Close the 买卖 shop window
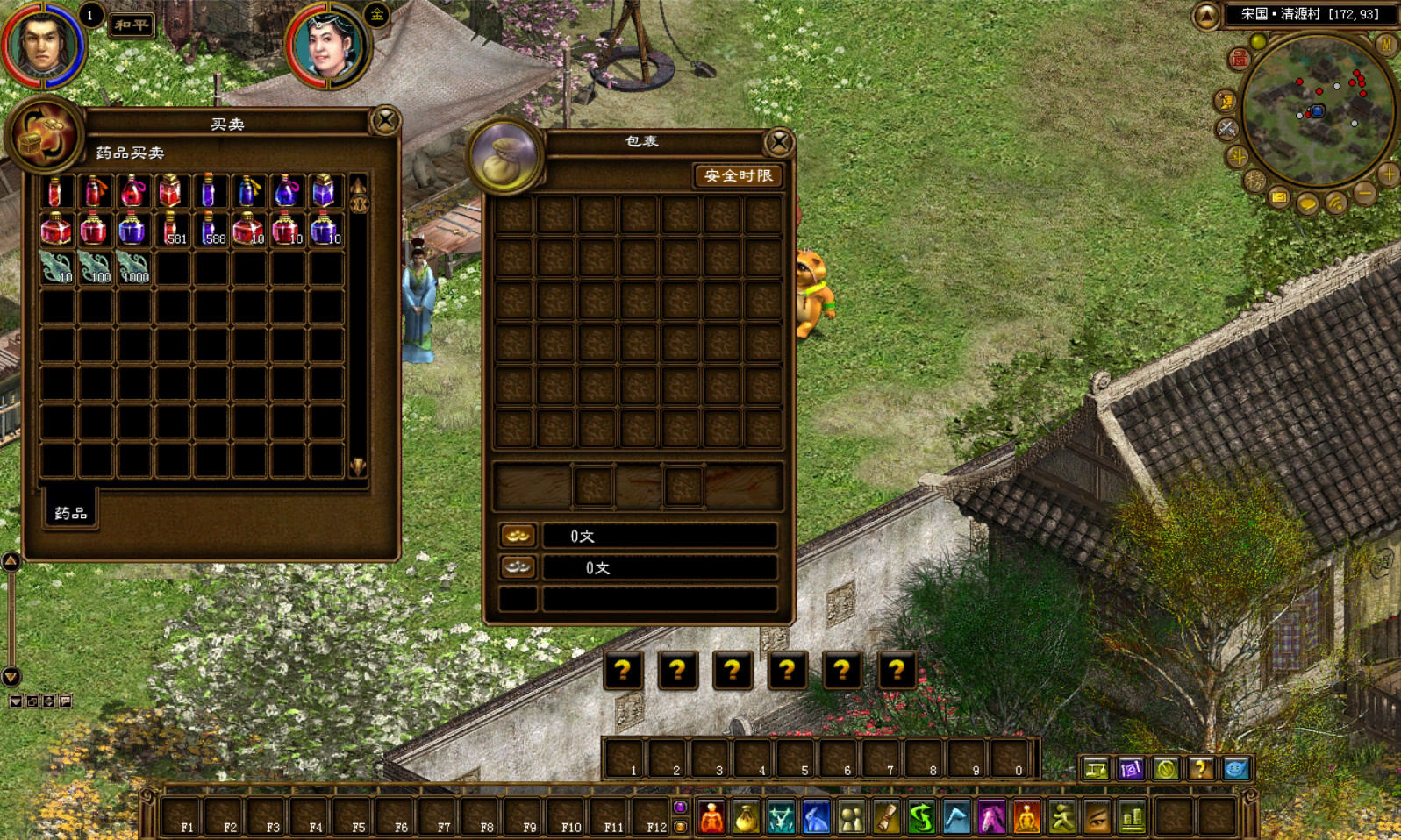Viewport: 1401px width, 840px height. [385, 120]
